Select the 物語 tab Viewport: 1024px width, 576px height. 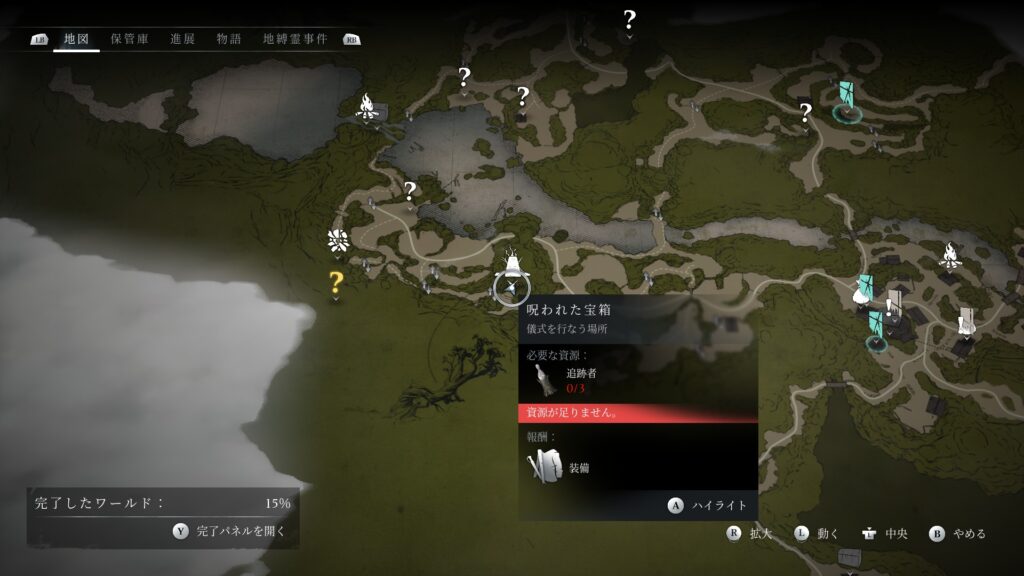click(x=229, y=39)
